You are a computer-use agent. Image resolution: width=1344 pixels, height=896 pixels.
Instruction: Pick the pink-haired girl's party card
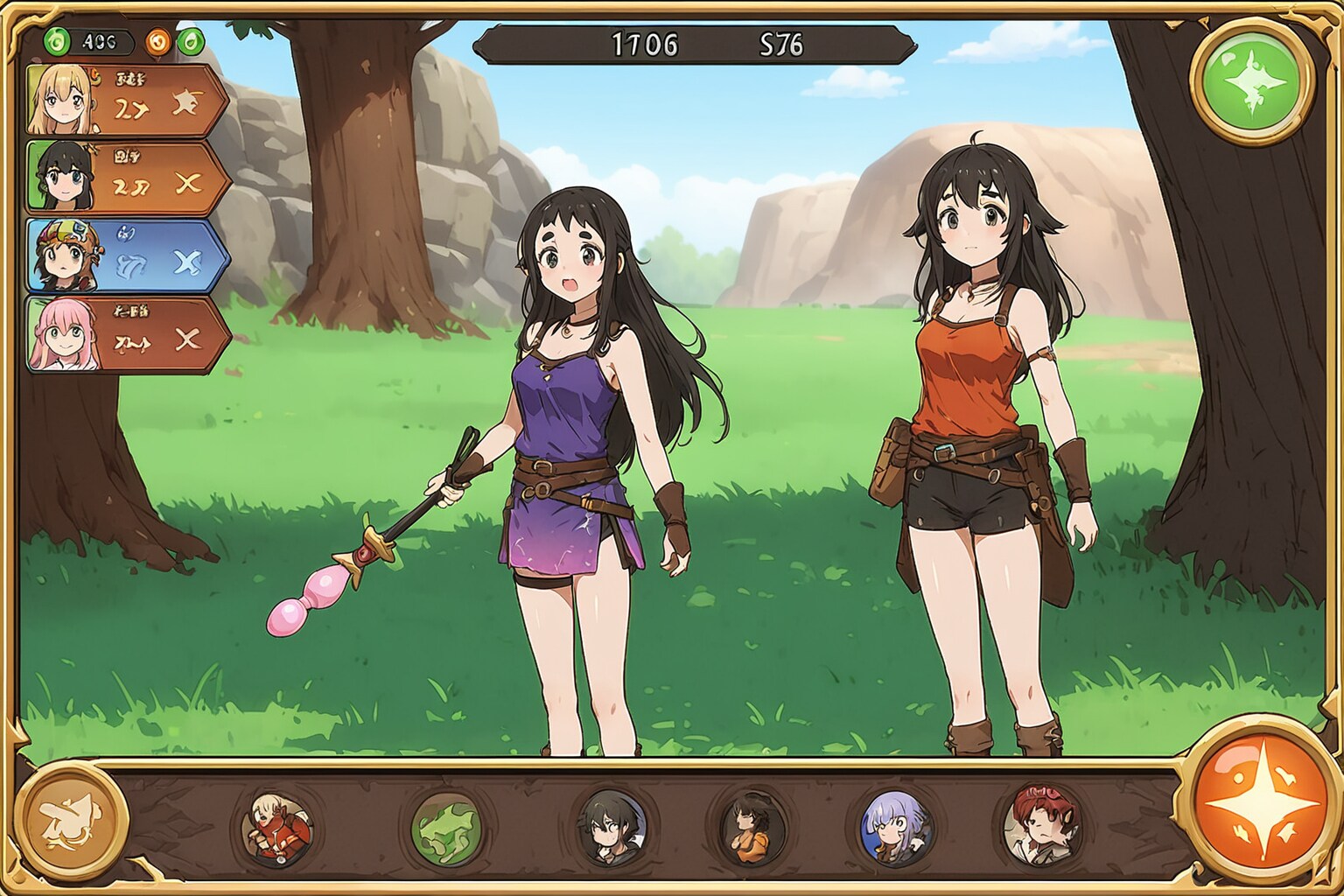click(x=127, y=334)
